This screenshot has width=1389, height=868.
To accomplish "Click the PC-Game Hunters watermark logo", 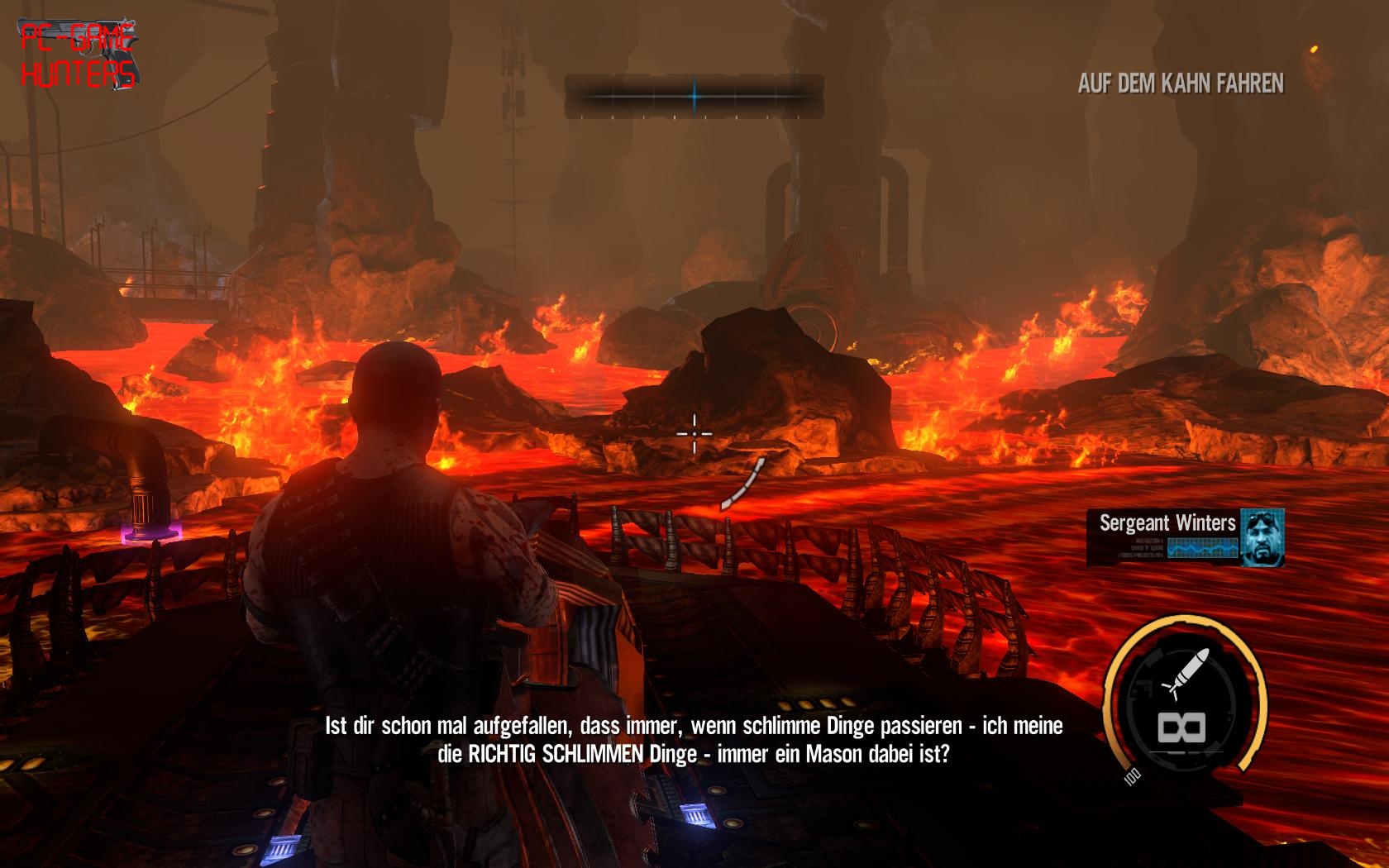I will (x=78, y=56).
